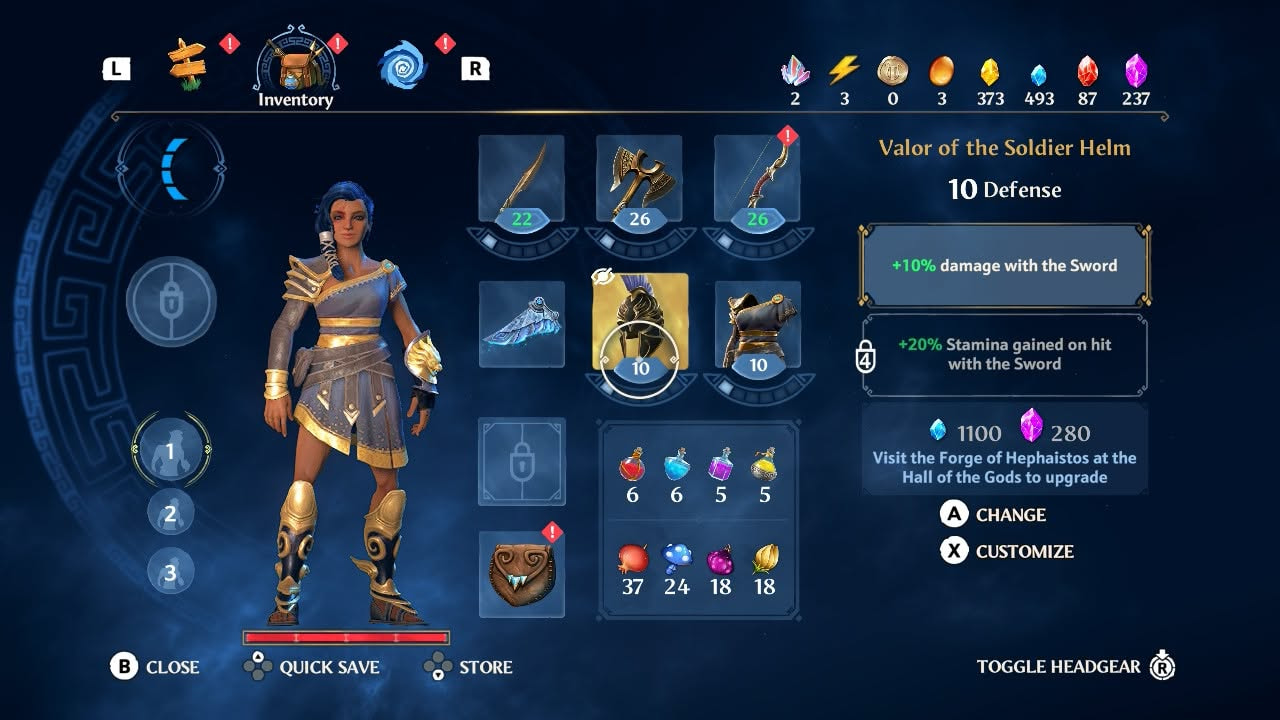
Task: Select the pomegranate ingredient
Action: coord(632,558)
